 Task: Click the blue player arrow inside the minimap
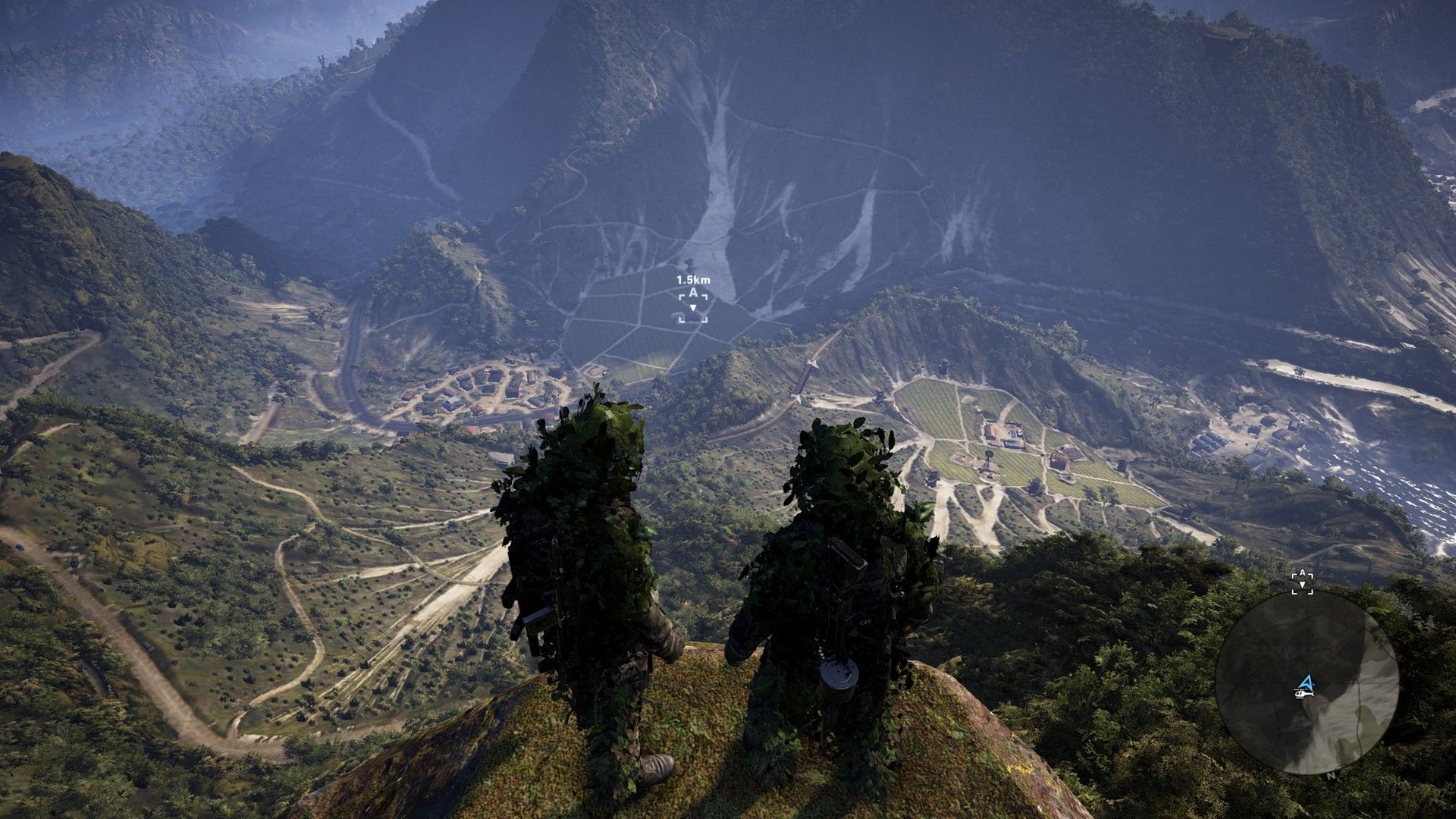click(x=1307, y=681)
